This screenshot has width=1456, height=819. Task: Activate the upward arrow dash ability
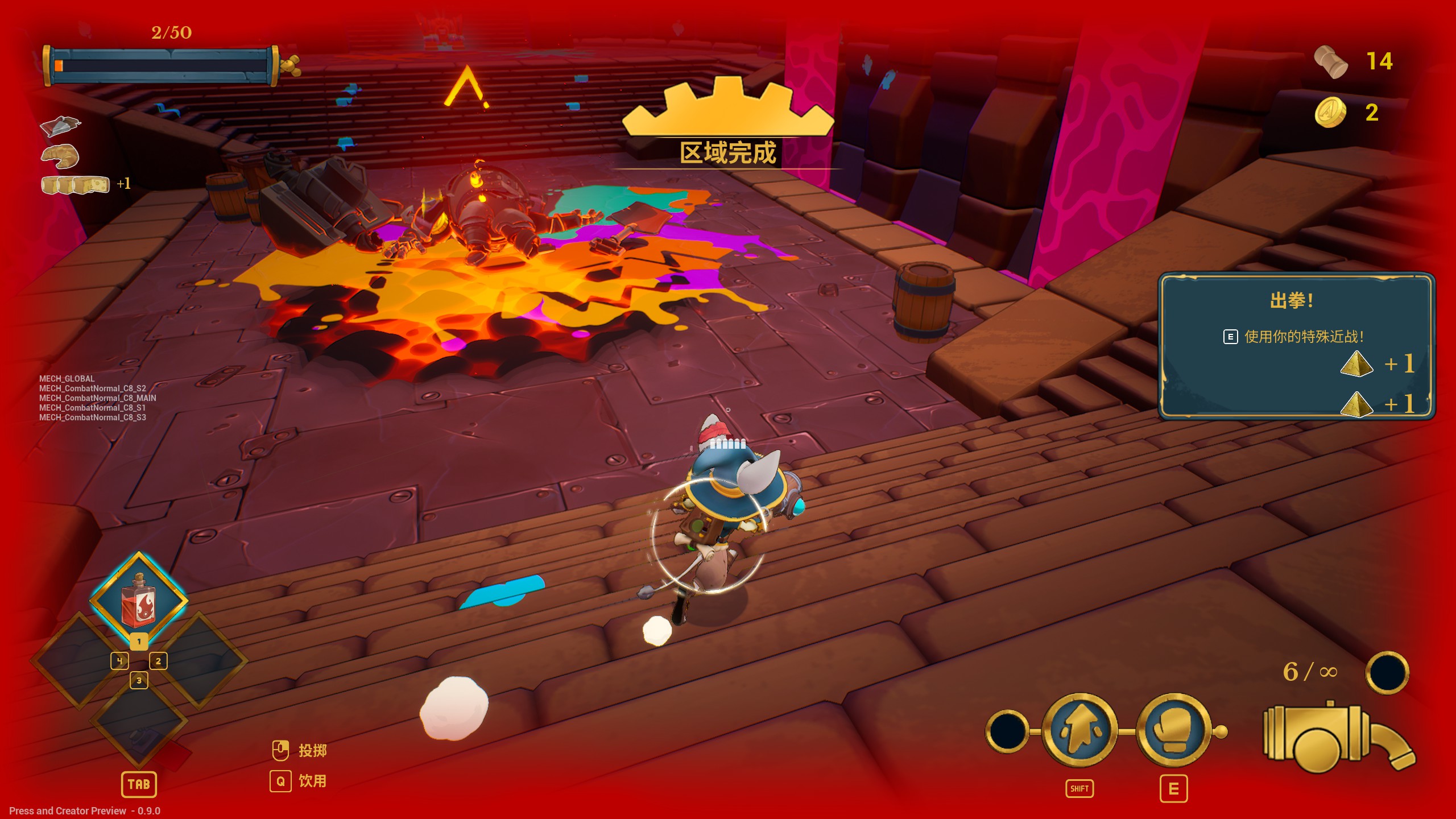coord(1079,730)
